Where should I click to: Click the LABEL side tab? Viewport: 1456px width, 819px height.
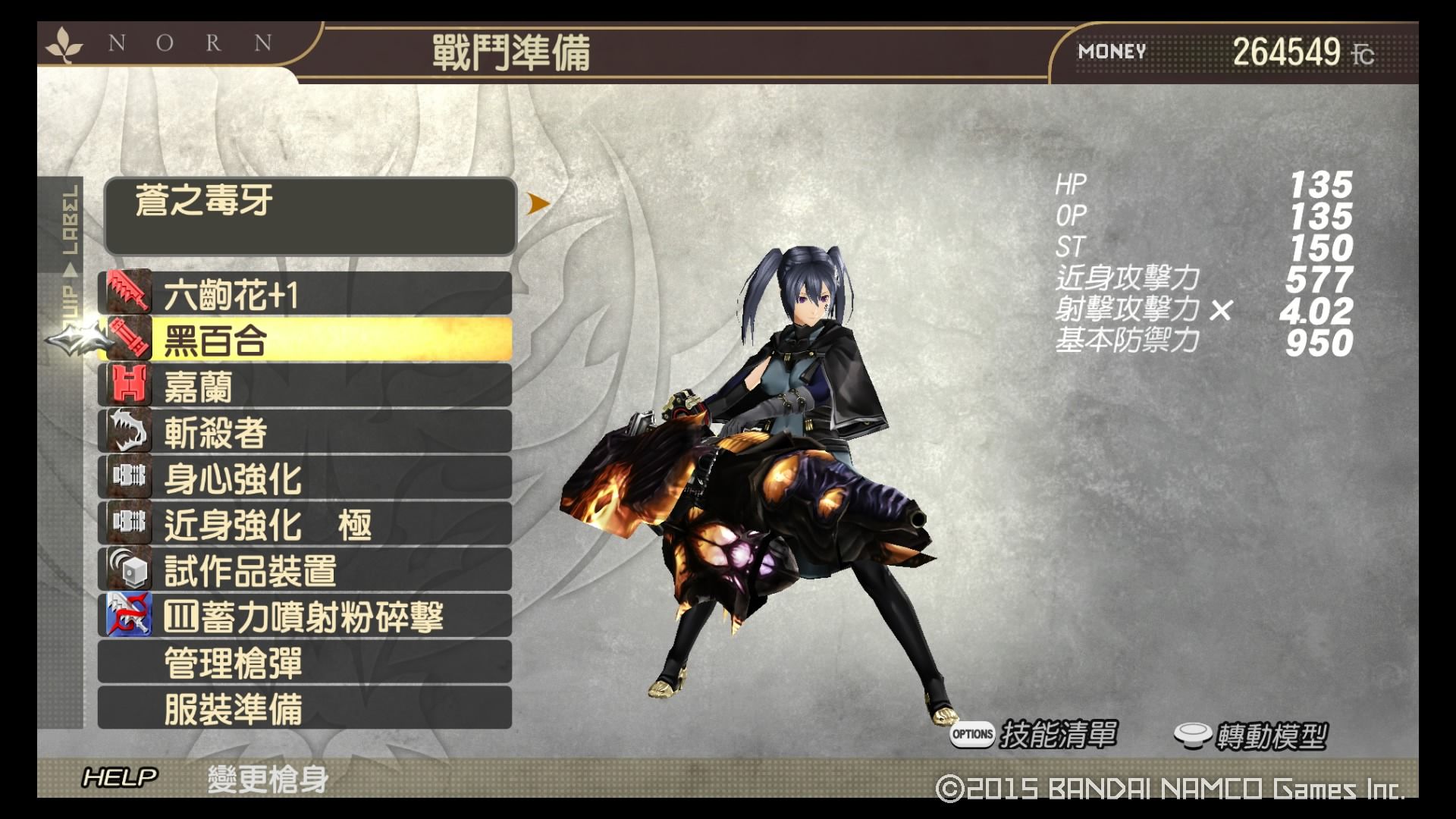pyautogui.click(x=70, y=221)
